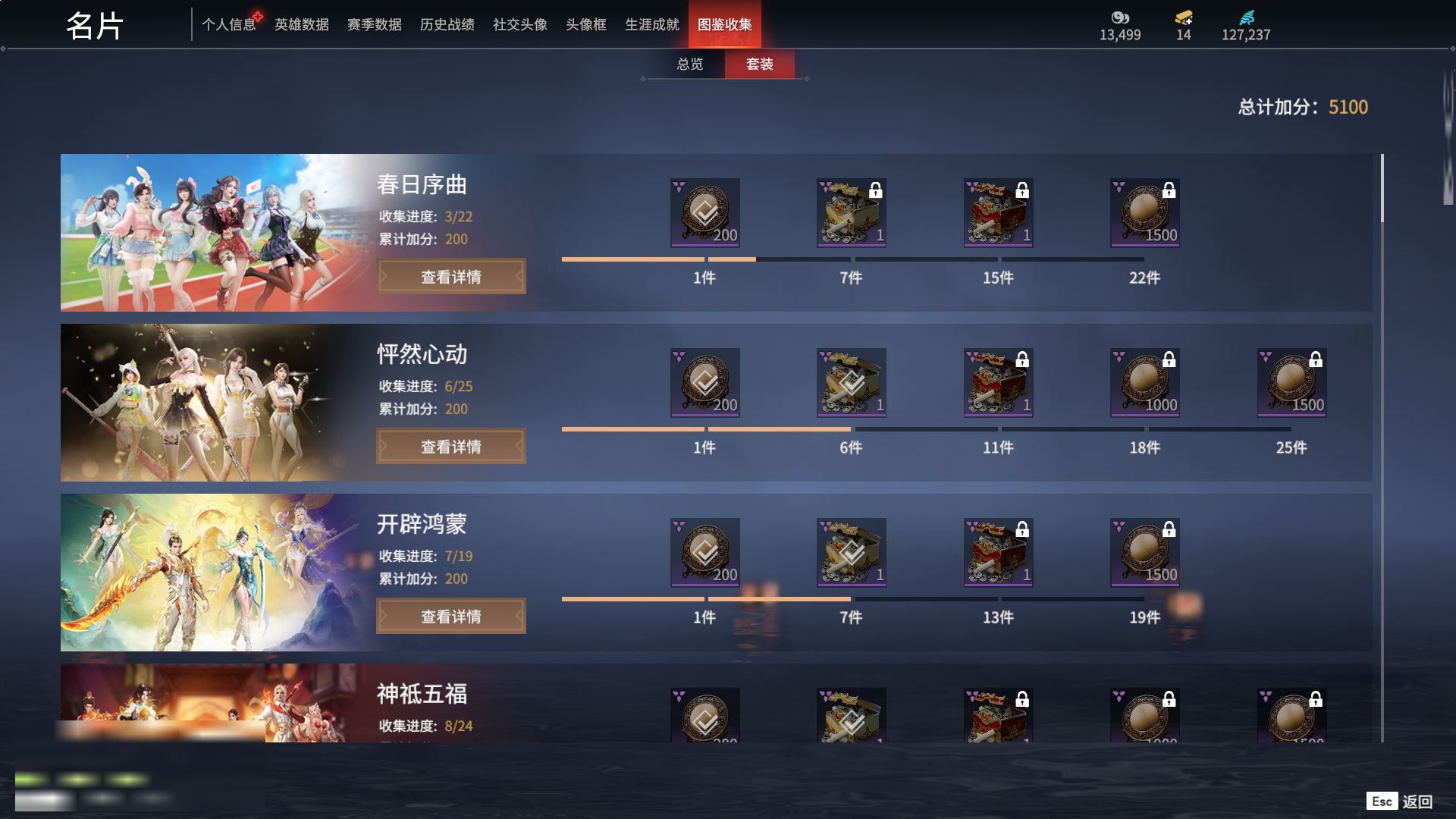Select 怦然心动 18件 reward of 1000
The width and height of the screenshot is (1456, 819).
(1144, 383)
